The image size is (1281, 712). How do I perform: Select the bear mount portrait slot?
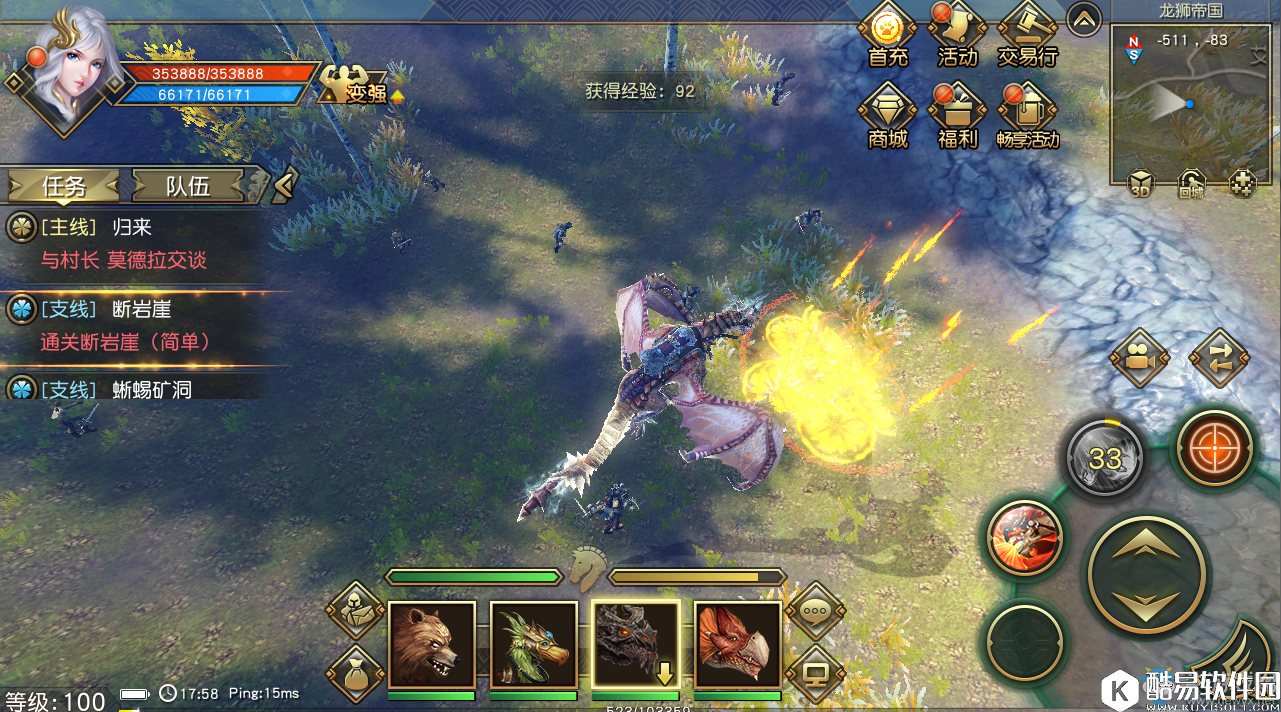[x=431, y=645]
